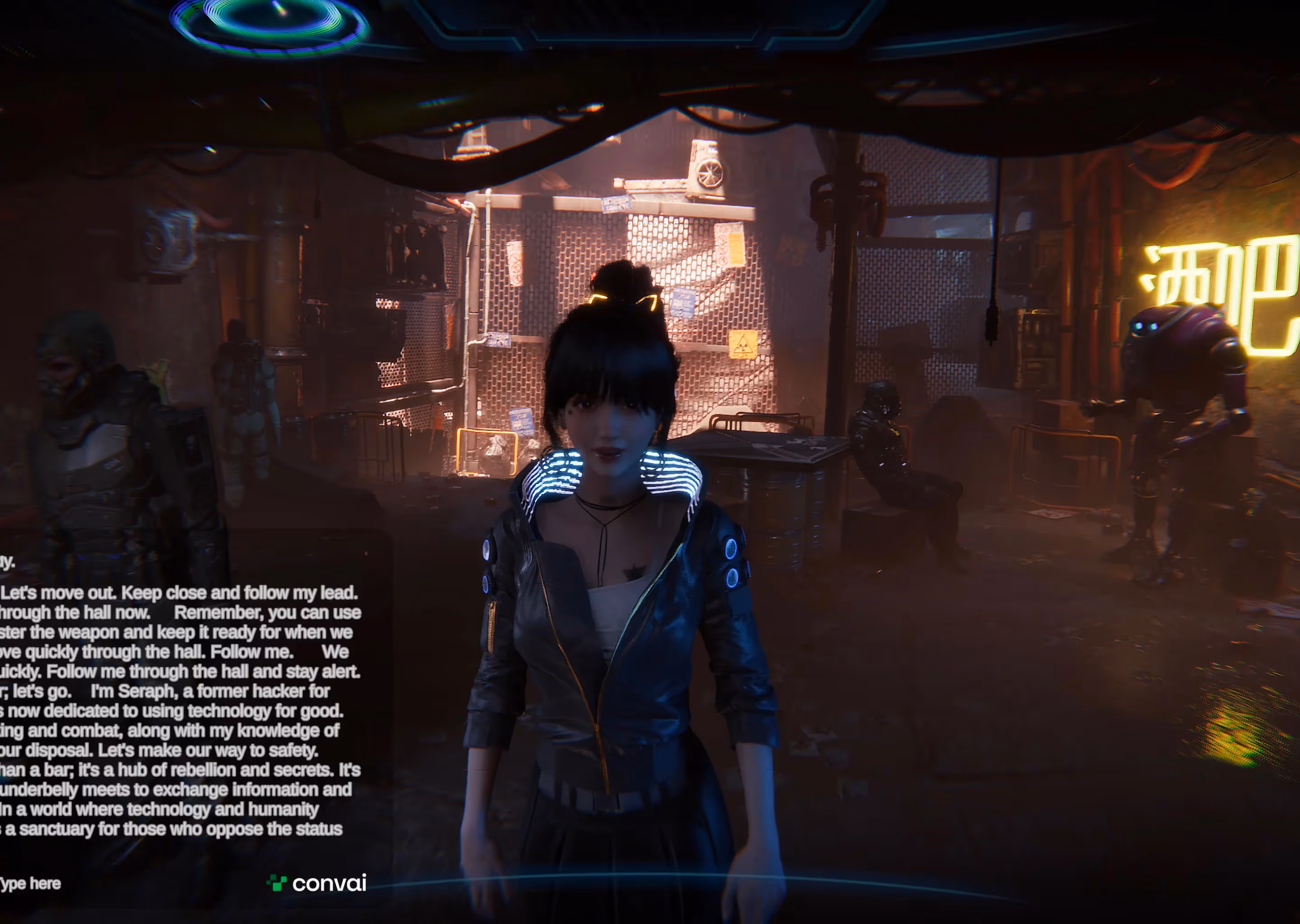1300x924 pixels.
Task: Click the Convai logo
Action: point(316,883)
